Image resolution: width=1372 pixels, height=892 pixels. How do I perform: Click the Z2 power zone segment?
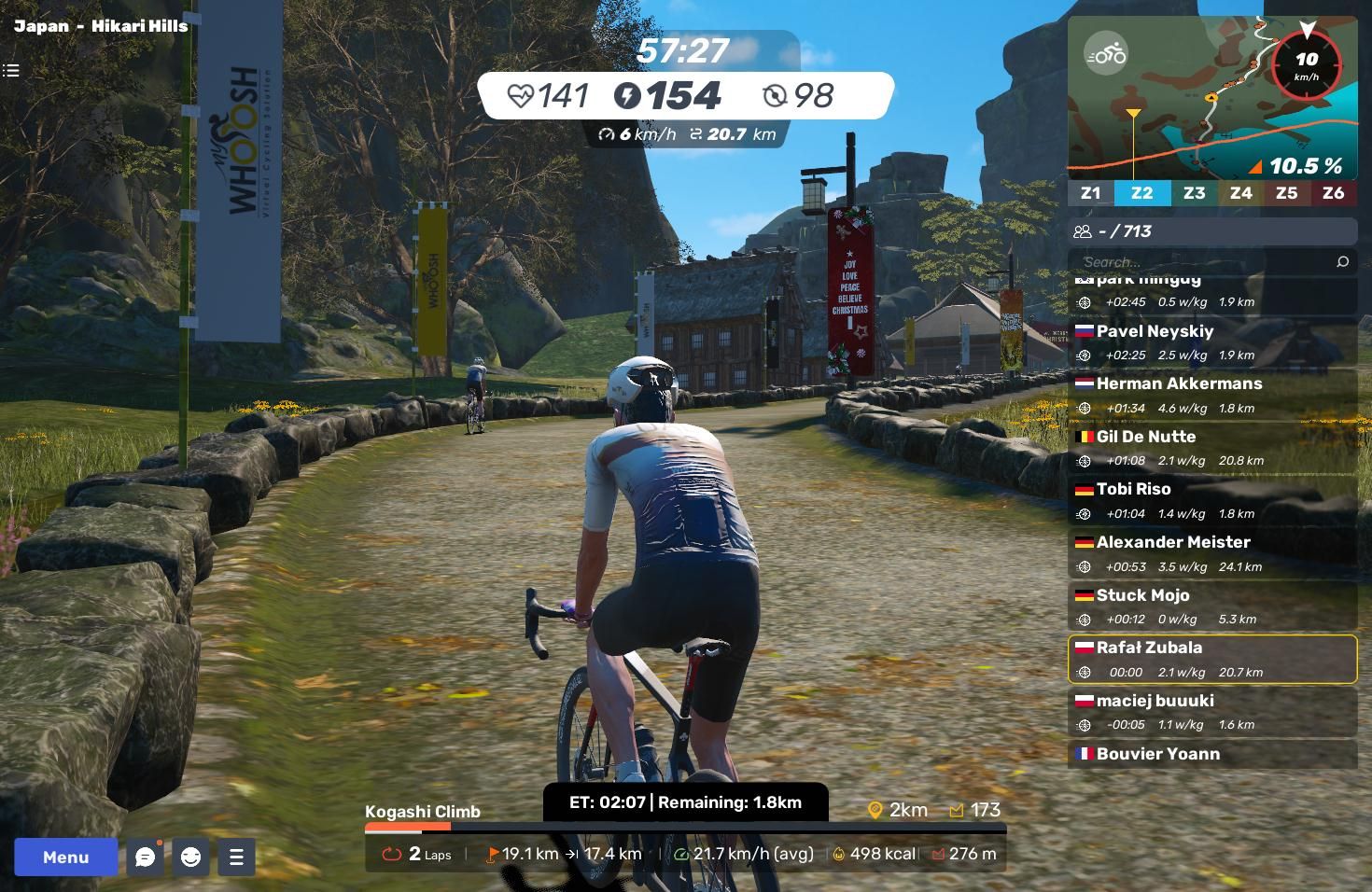click(x=1141, y=193)
